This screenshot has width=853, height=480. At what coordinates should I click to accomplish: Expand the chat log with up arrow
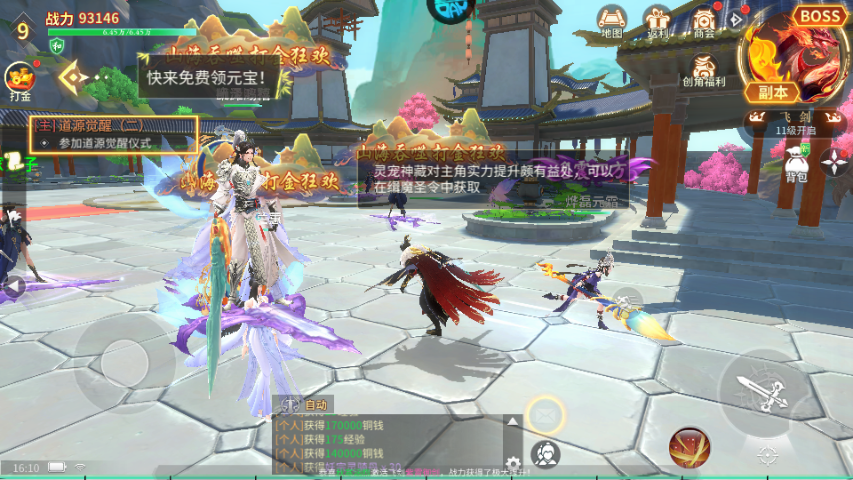[x=512, y=423]
